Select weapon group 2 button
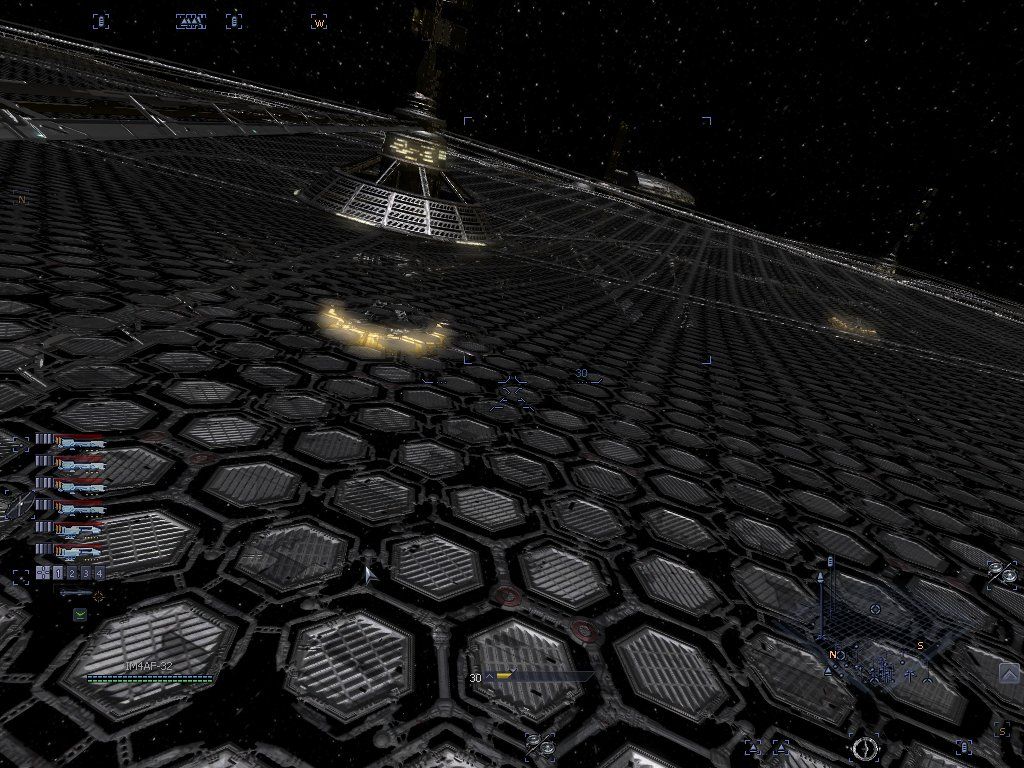The width and height of the screenshot is (1024, 768). coord(72,573)
